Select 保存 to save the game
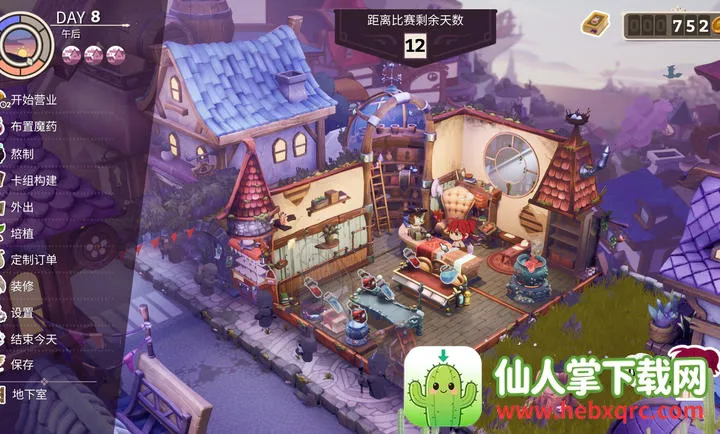This screenshot has height=434, width=720. [22, 364]
